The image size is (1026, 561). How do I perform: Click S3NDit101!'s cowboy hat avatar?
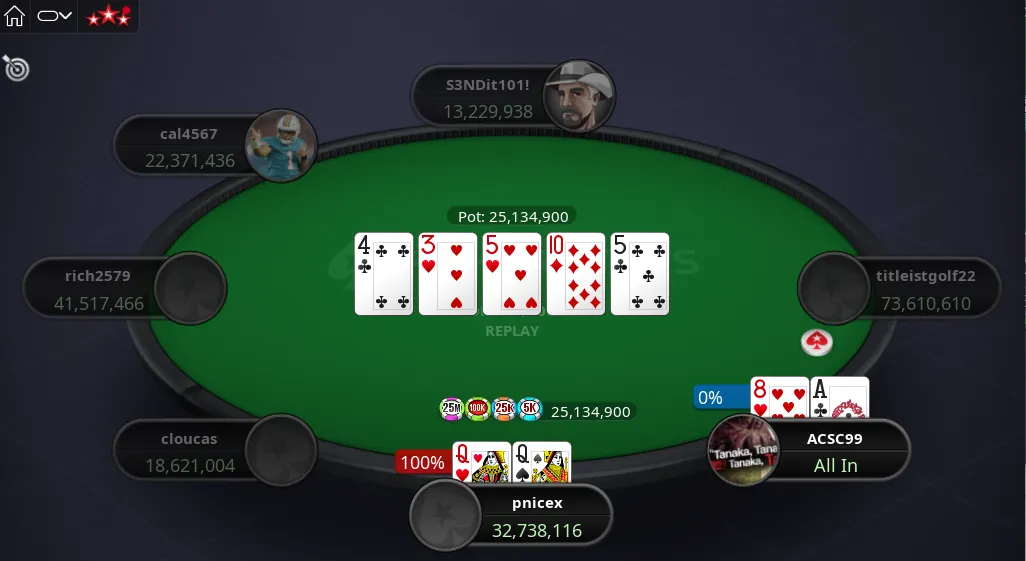click(x=579, y=97)
